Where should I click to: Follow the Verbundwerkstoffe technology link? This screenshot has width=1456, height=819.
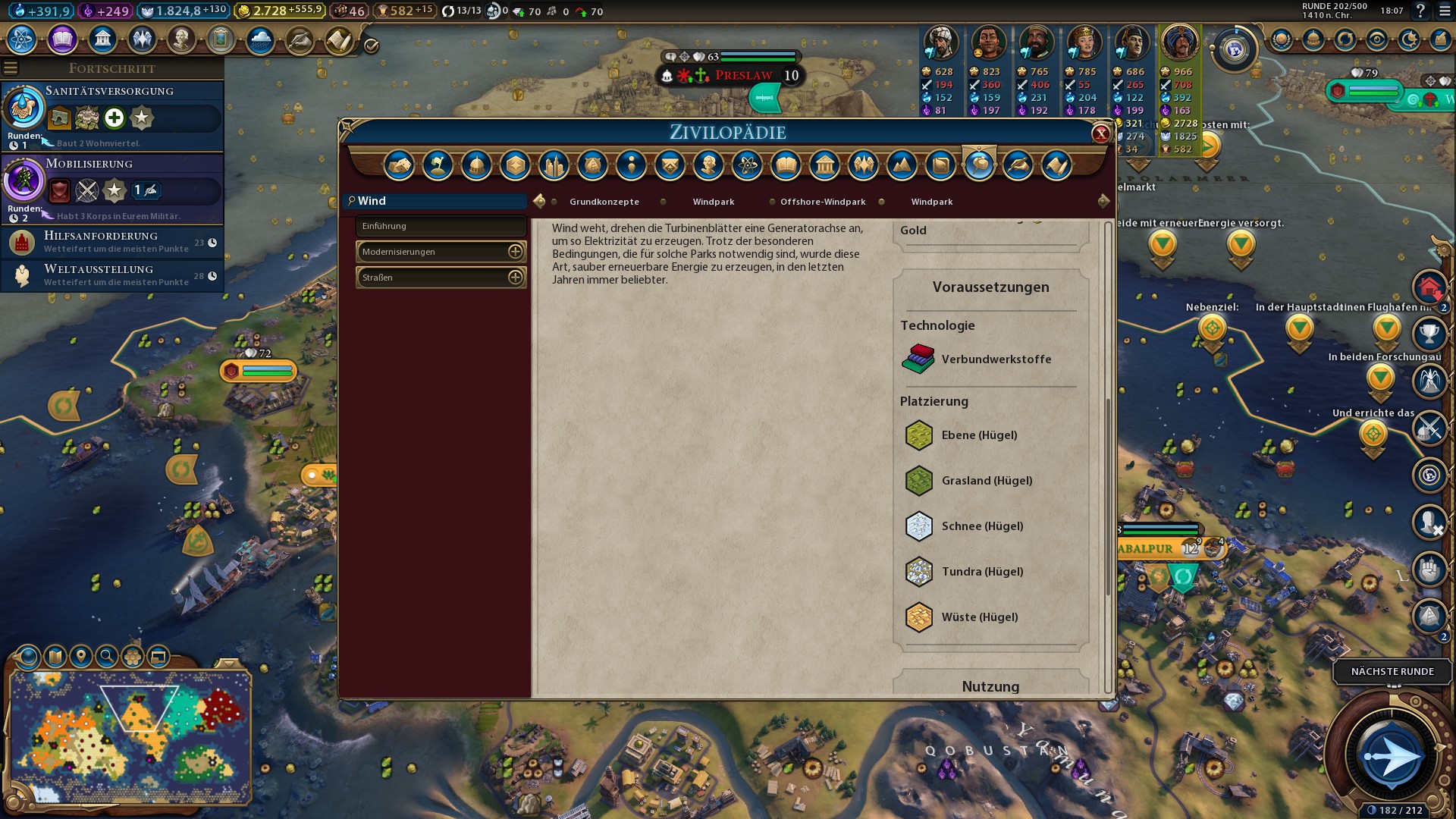pyautogui.click(x=996, y=359)
